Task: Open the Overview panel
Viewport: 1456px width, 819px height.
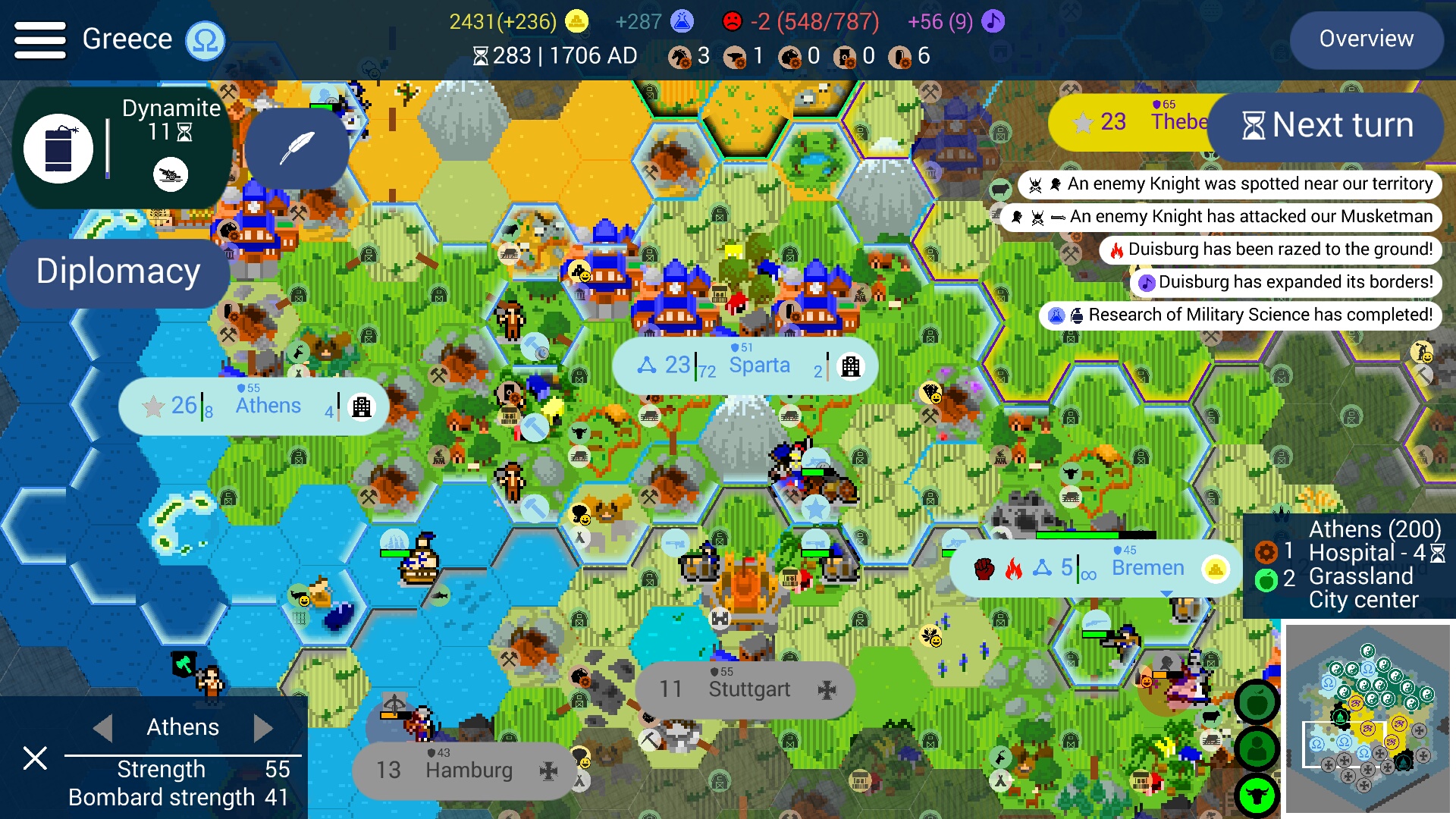Action: pyautogui.click(x=1366, y=39)
